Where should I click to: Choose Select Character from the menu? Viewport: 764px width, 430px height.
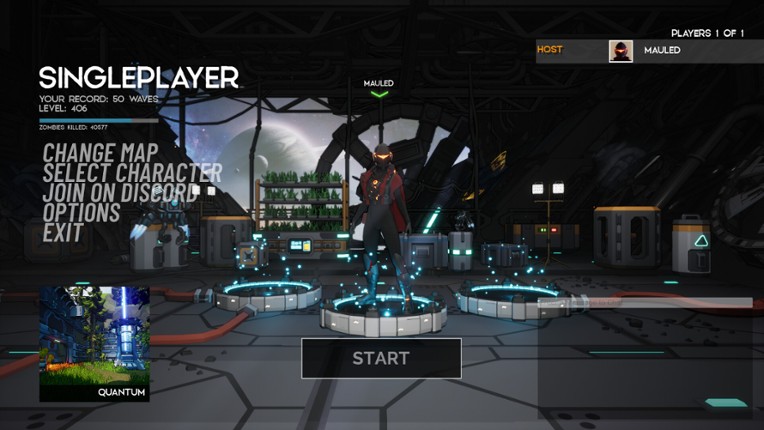coord(132,173)
